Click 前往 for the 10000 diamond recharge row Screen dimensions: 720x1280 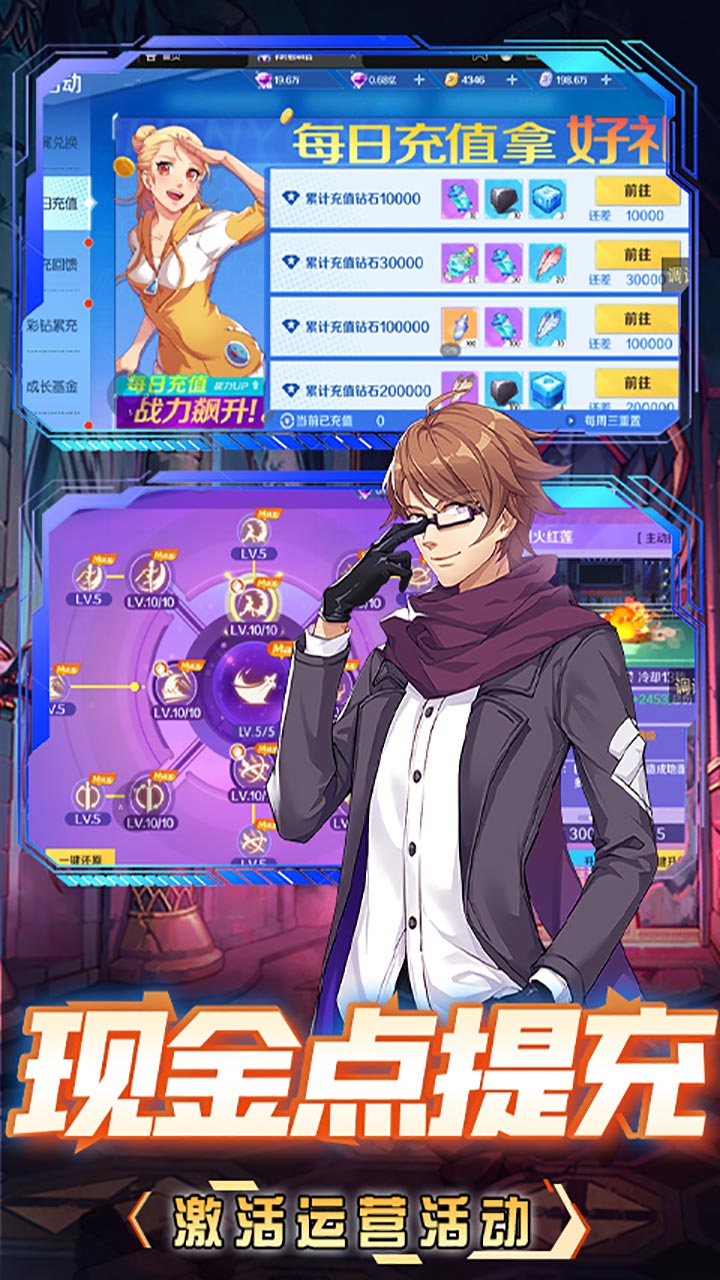click(x=637, y=191)
